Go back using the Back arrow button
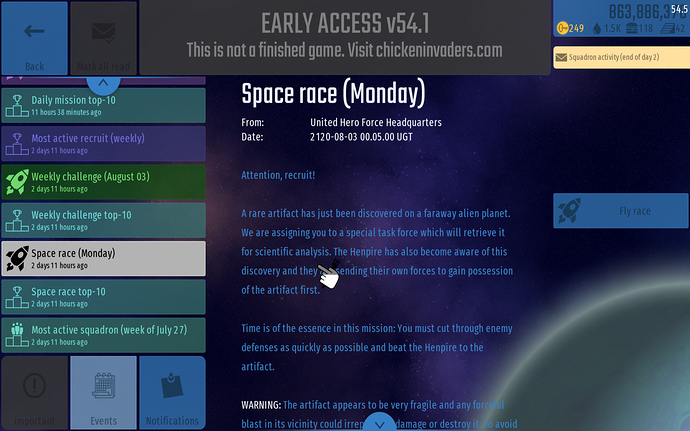This screenshot has height=431, width=690. [35, 42]
